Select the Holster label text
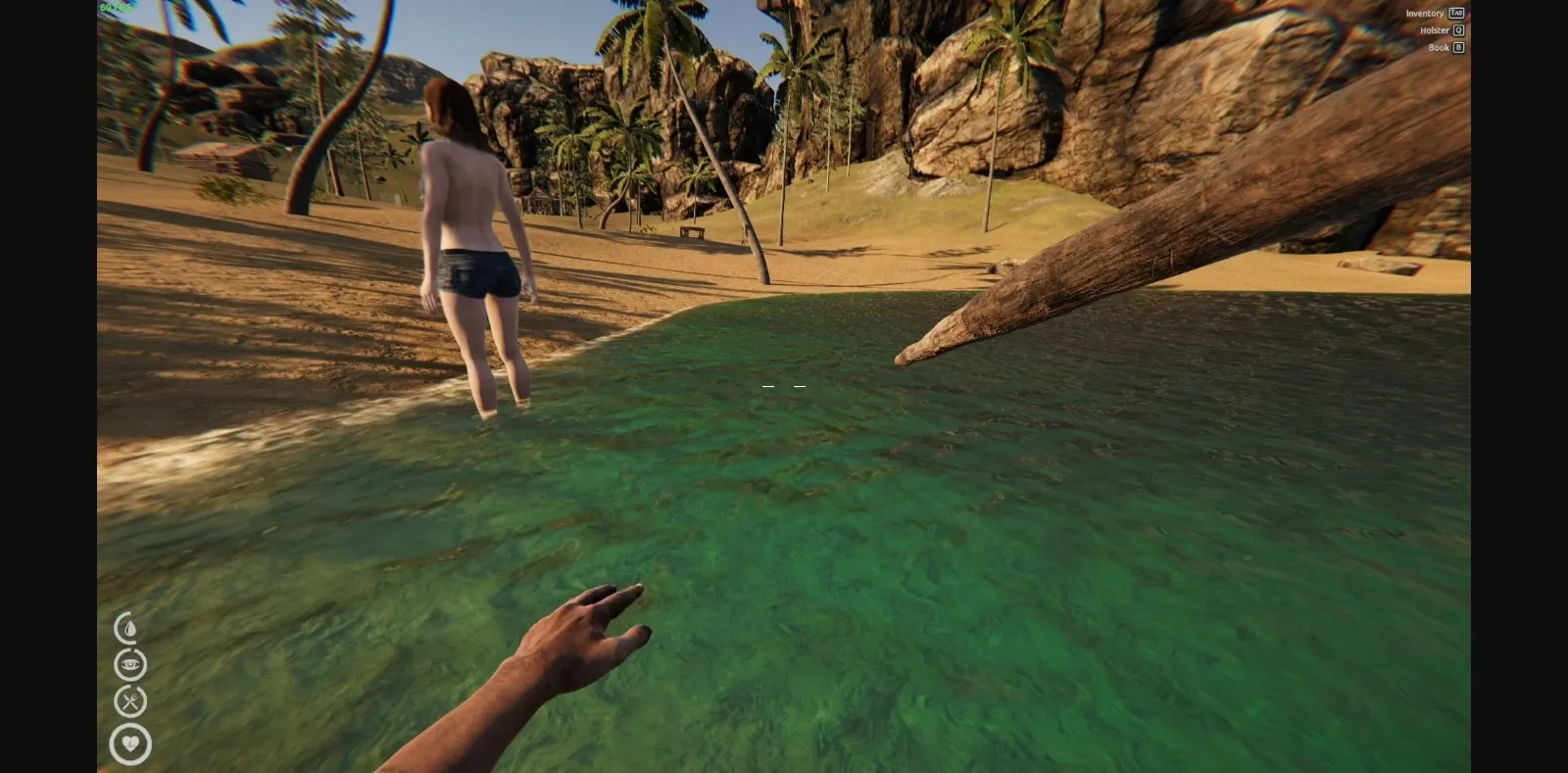Viewport: 1568px width, 773px height. [1434, 30]
